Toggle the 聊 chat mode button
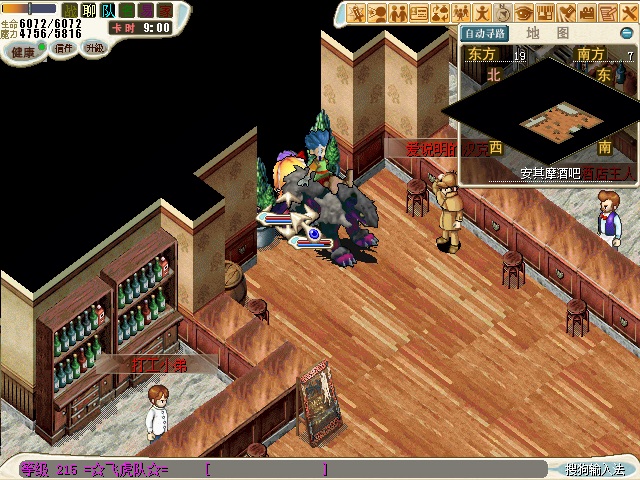 [89, 10]
